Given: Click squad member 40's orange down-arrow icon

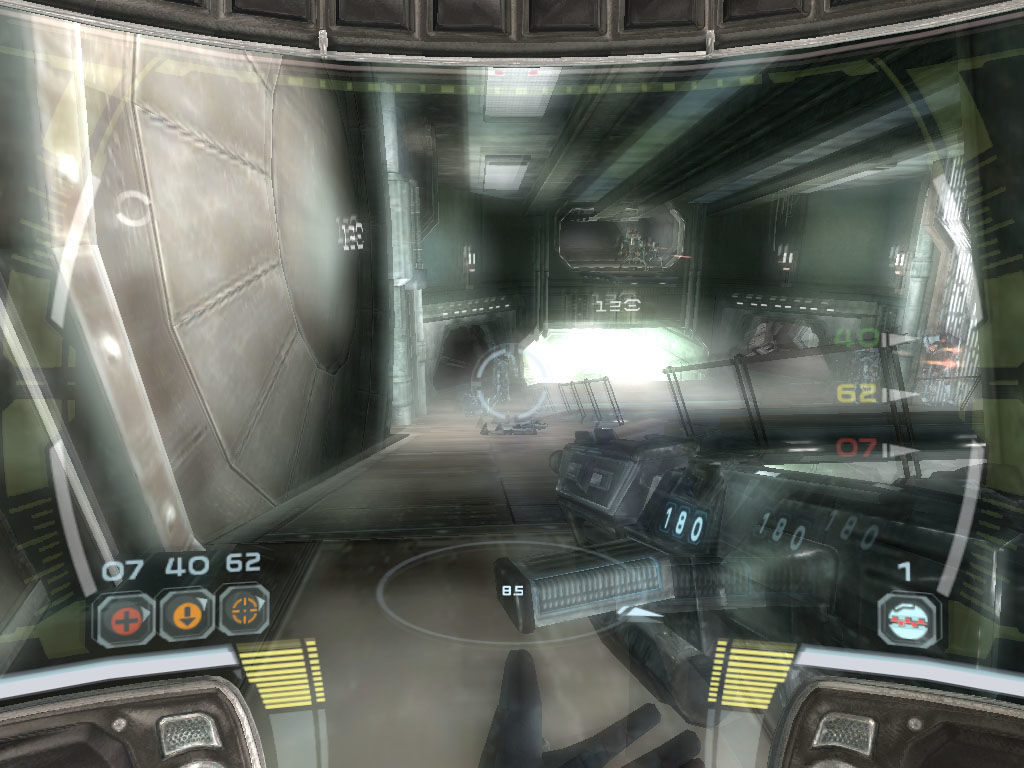Looking at the screenshot, I should click(185, 612).
